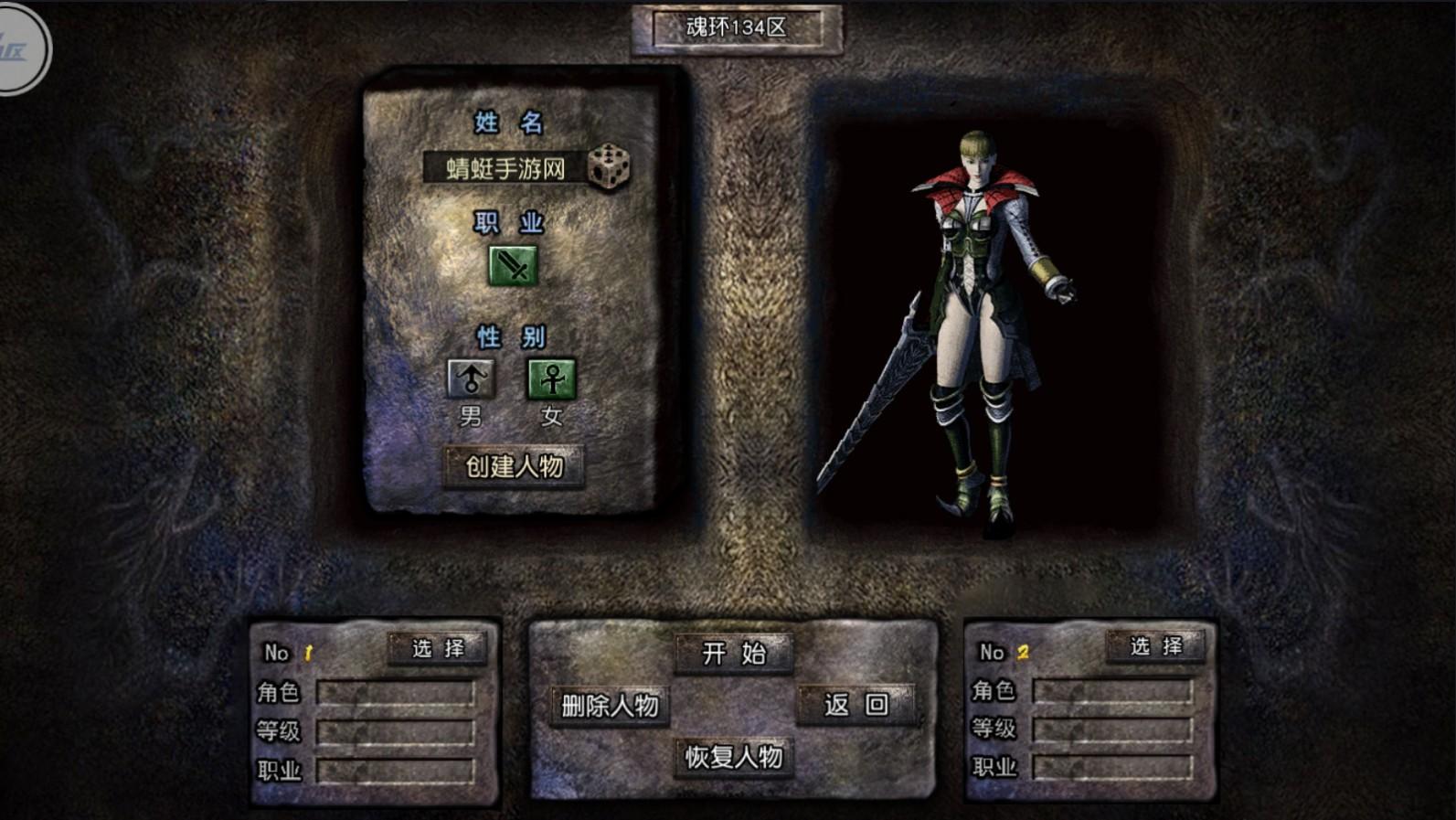Click the 创建人物 create character button
This screenshot has height=820, width=1456.
(x=515, y=464)
